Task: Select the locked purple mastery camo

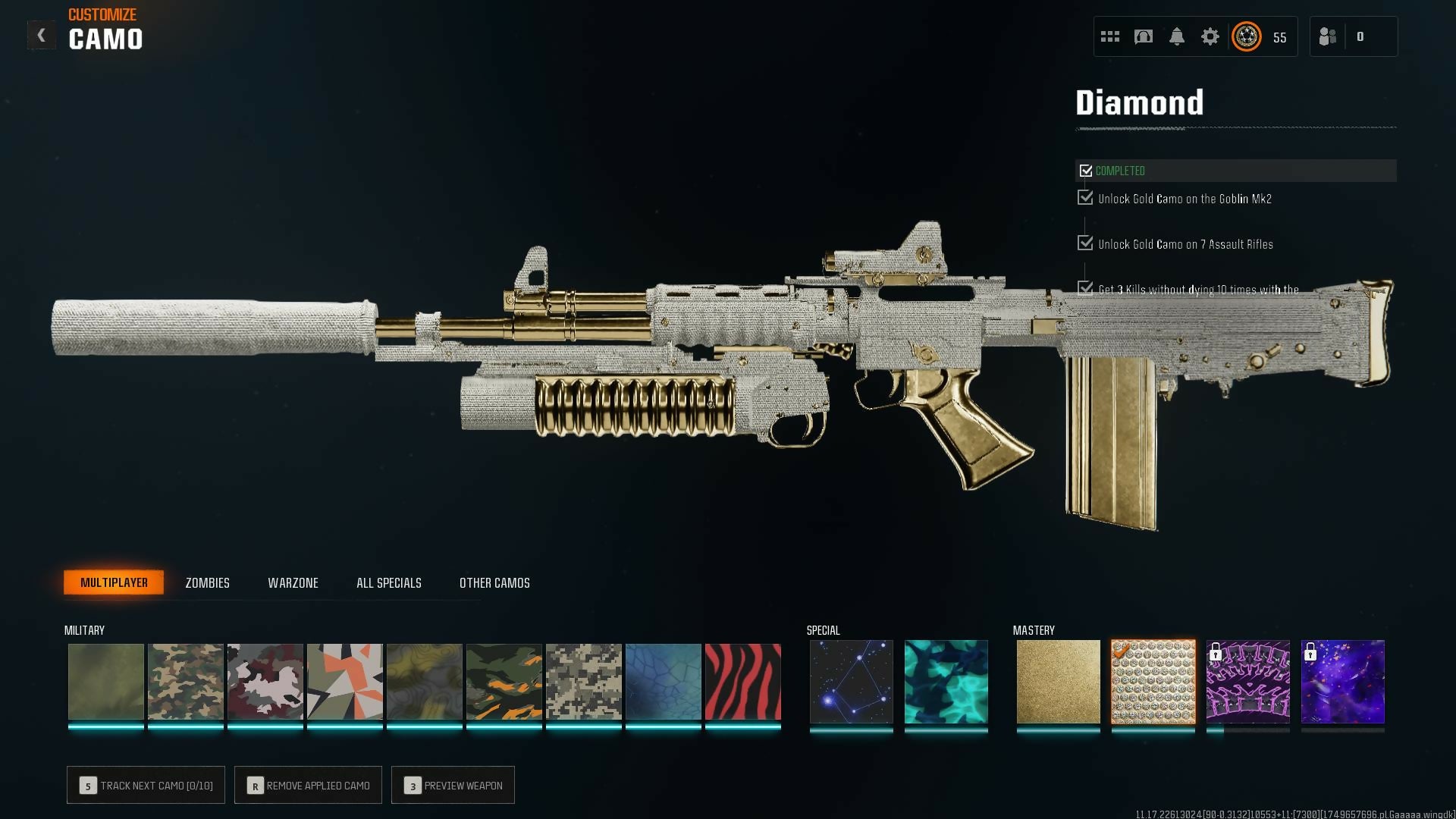Action: click(1247, 682)
